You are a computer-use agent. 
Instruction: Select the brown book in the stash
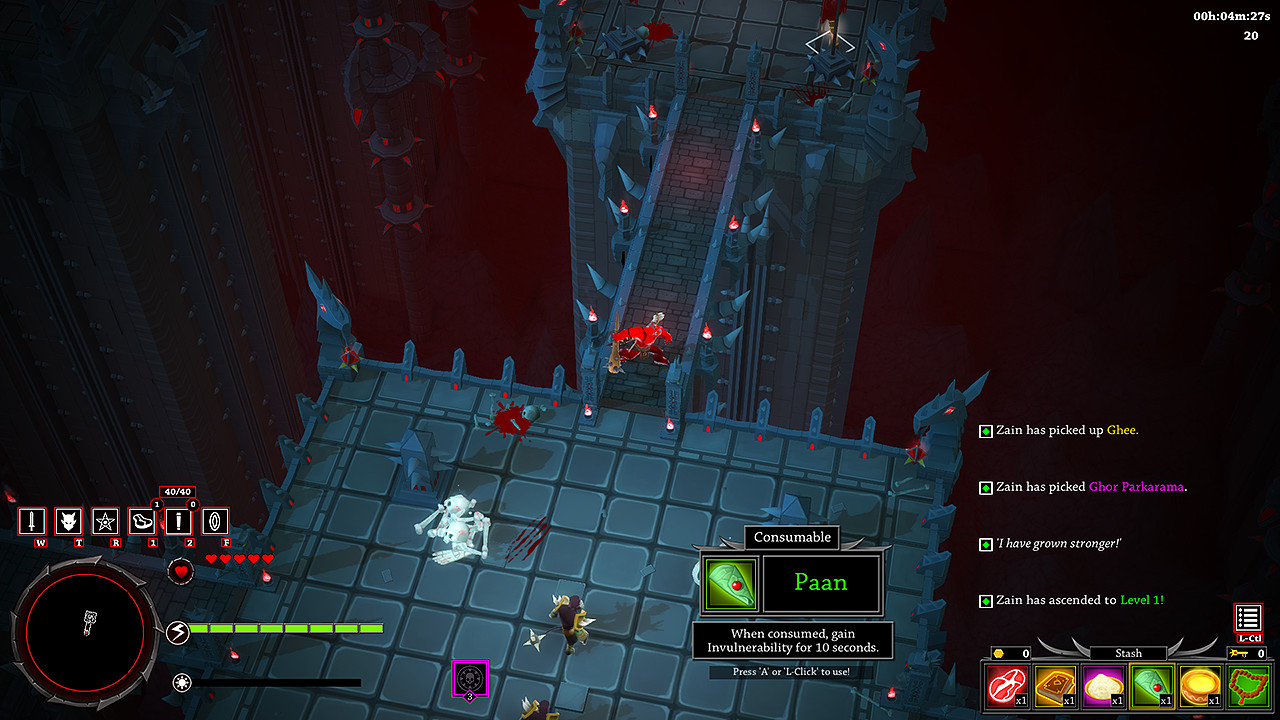tap(1054, 686)
